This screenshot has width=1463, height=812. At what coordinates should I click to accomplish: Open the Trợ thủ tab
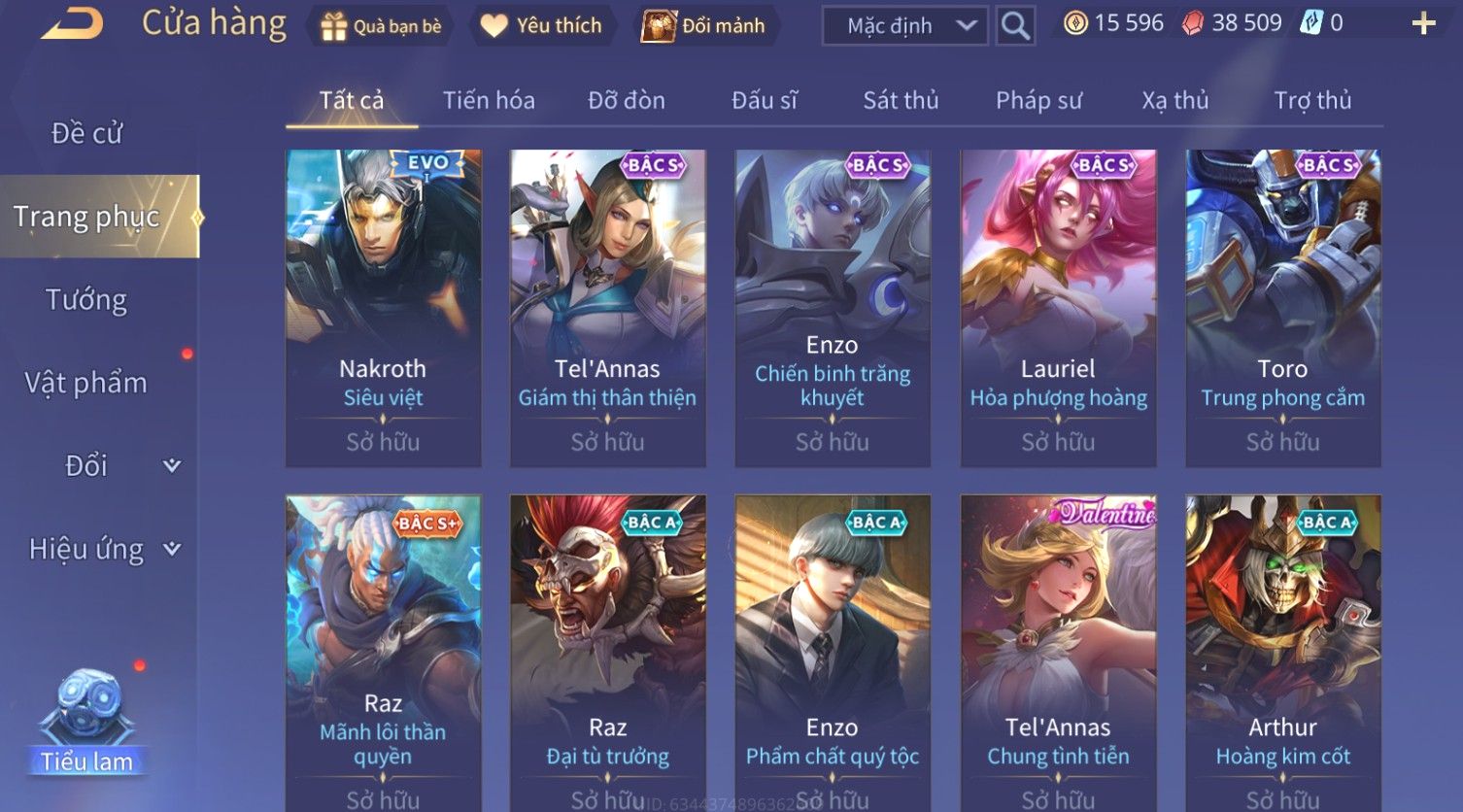[x=1312, y=100]
